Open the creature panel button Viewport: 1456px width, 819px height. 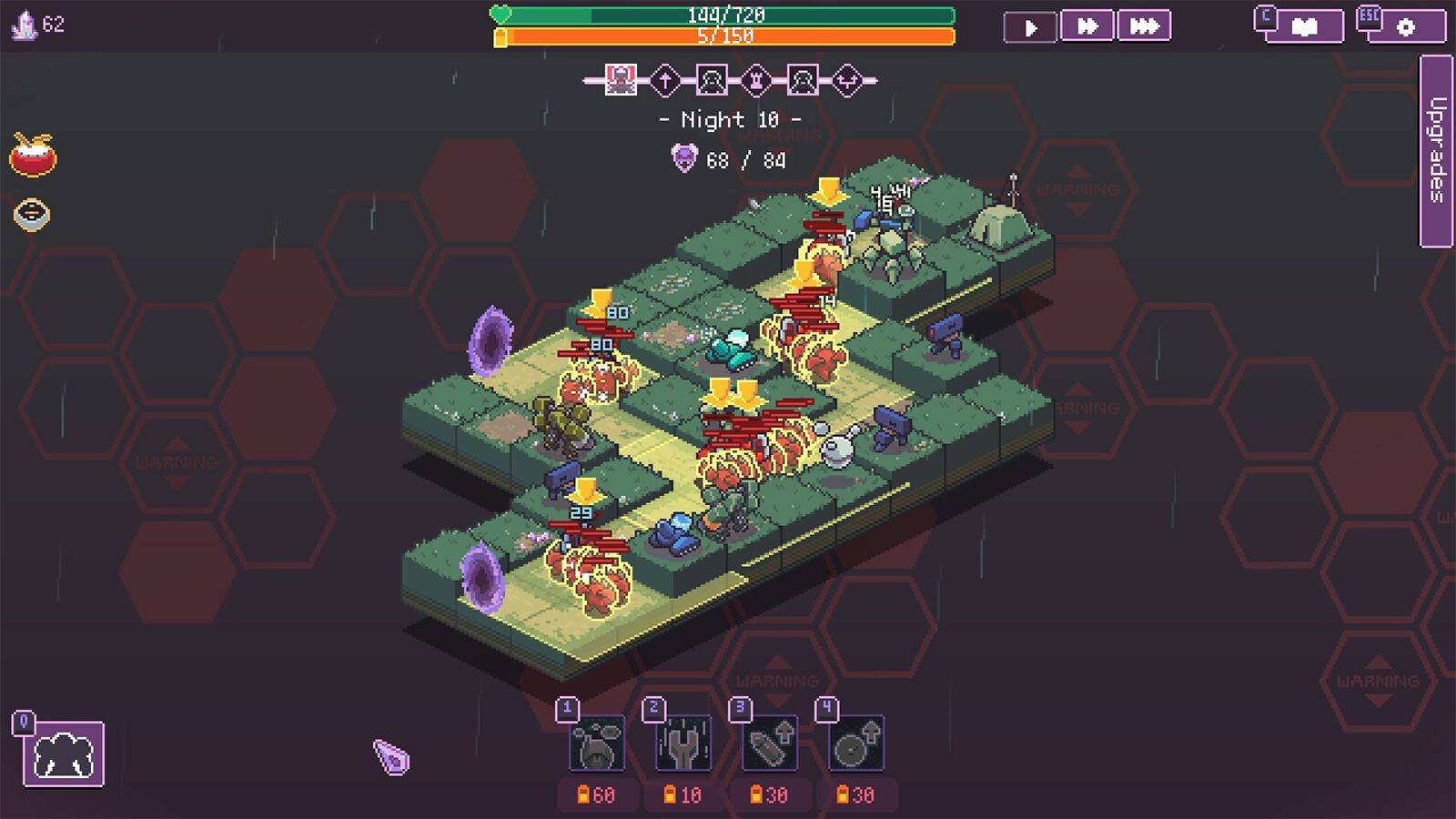(x=64, y=754)
